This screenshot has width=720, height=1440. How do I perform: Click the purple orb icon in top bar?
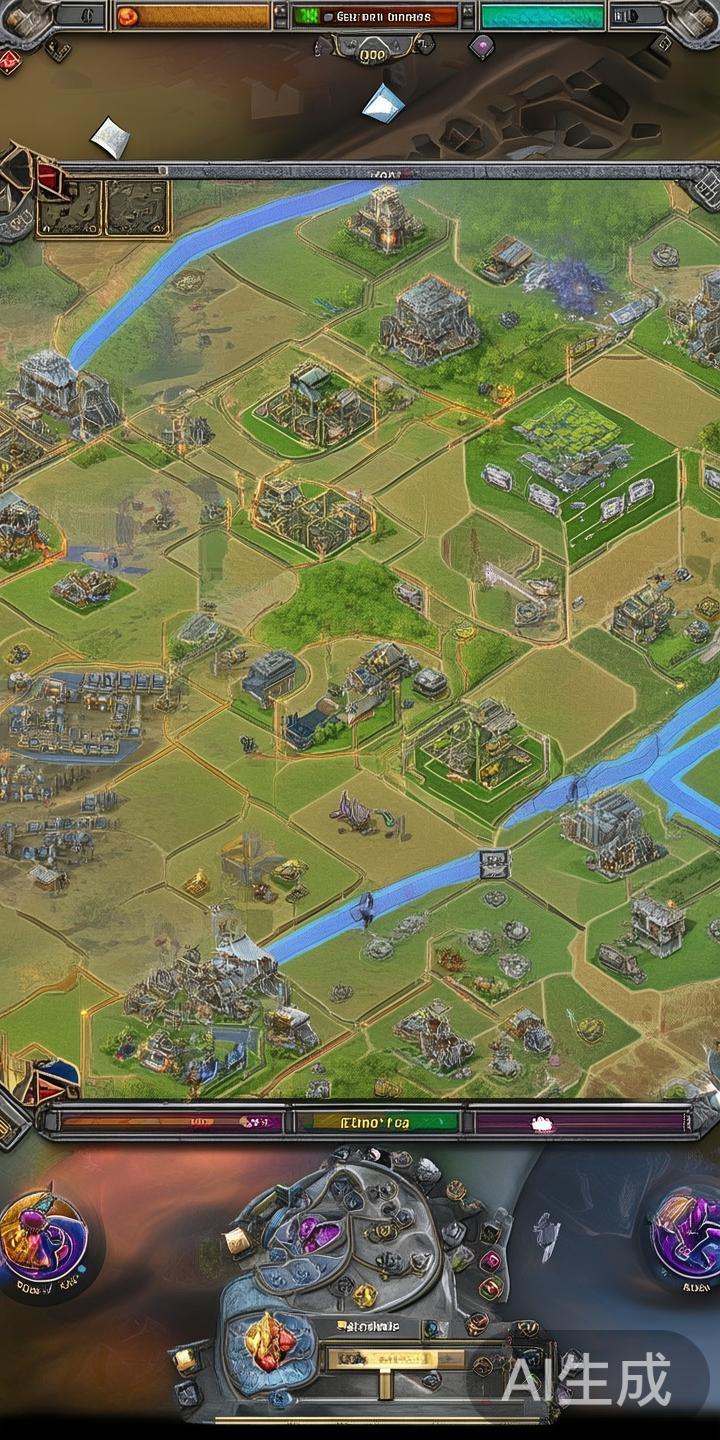pyautogui.click(x=482, y=44)
